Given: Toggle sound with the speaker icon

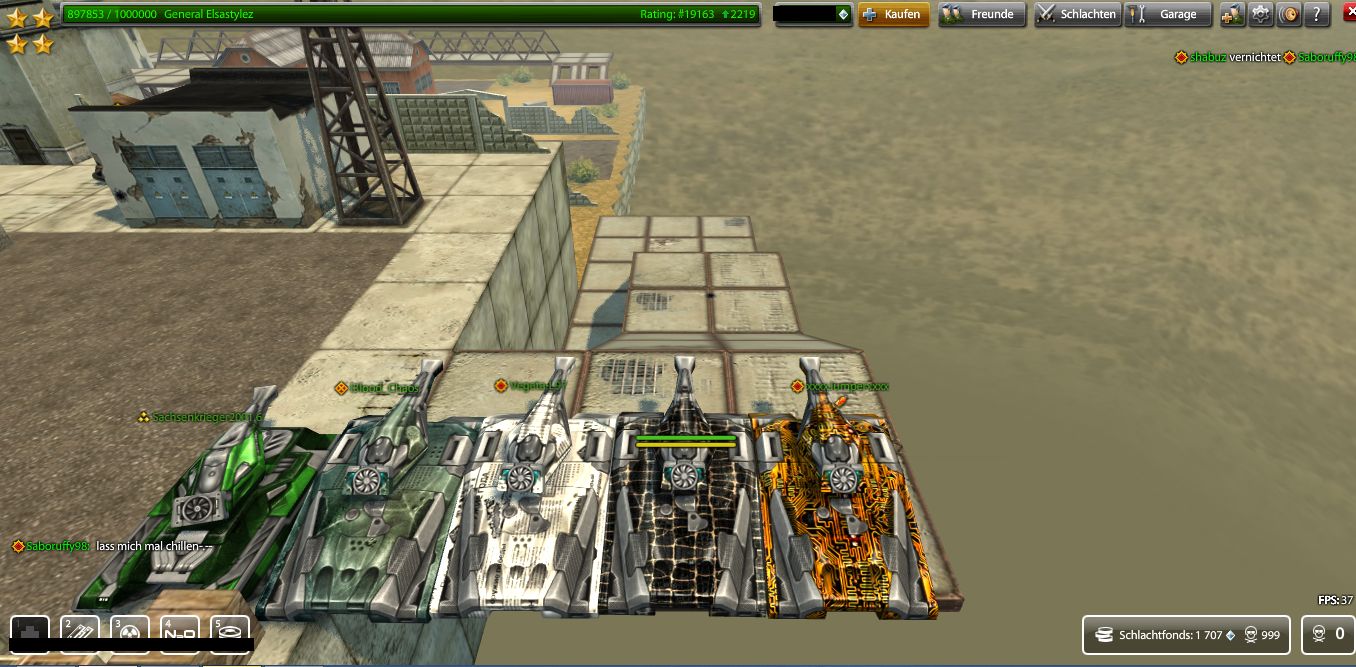Looking at the screenshot, I should pos(1289,14).
